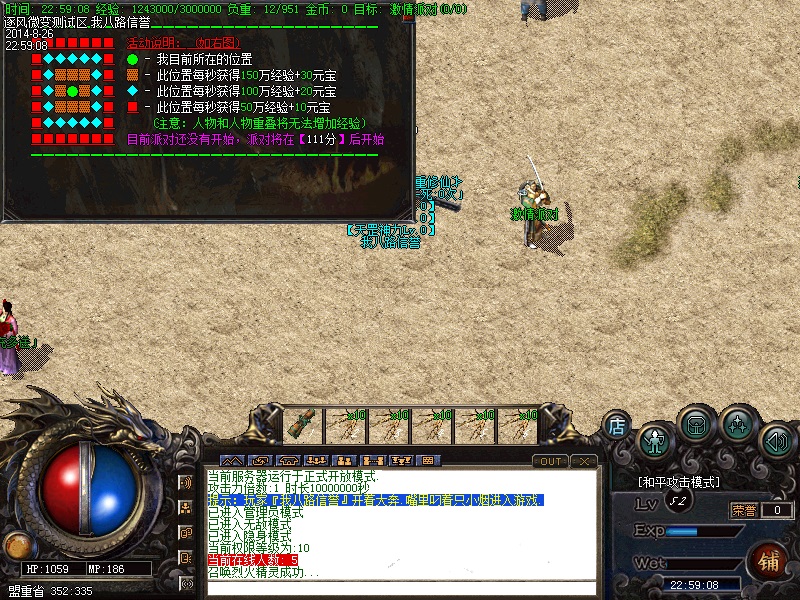Click the 荣誉 honor label

tap(743, 510)
